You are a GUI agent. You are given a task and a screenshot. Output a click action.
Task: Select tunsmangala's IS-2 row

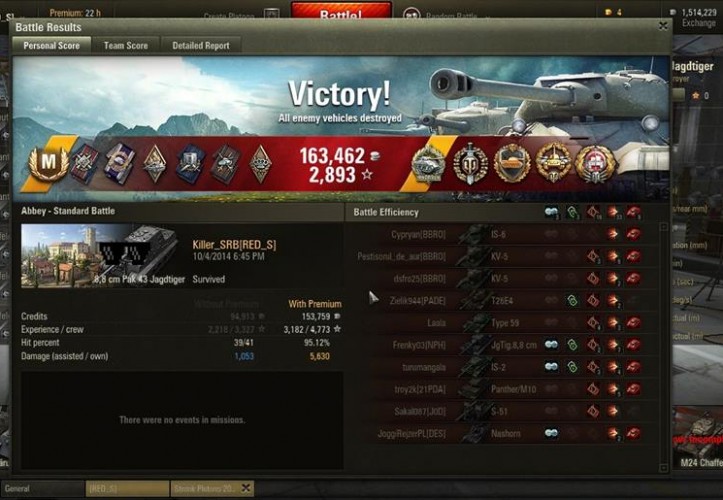500,366
